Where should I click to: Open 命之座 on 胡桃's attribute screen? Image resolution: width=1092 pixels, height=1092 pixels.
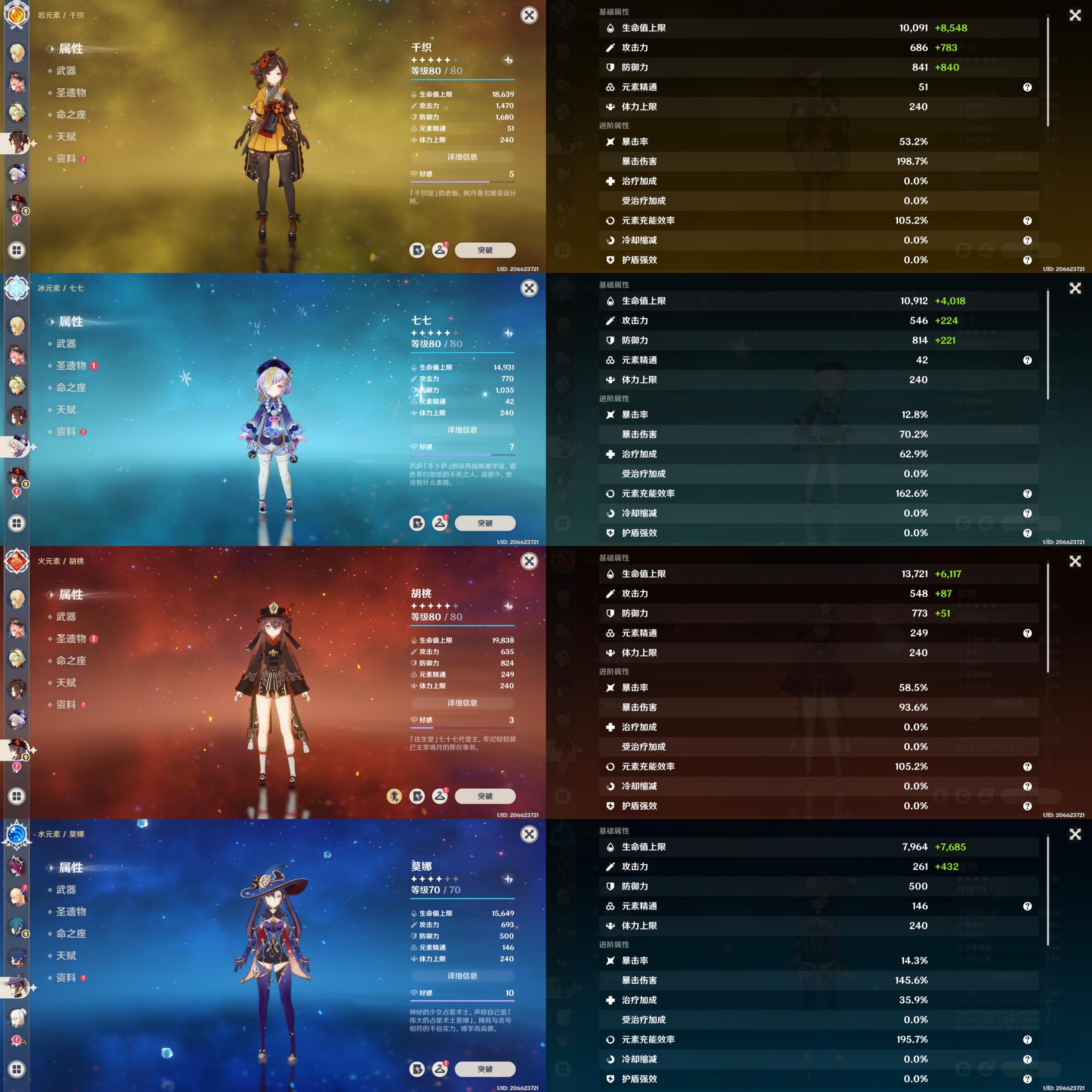pos(71,660)
